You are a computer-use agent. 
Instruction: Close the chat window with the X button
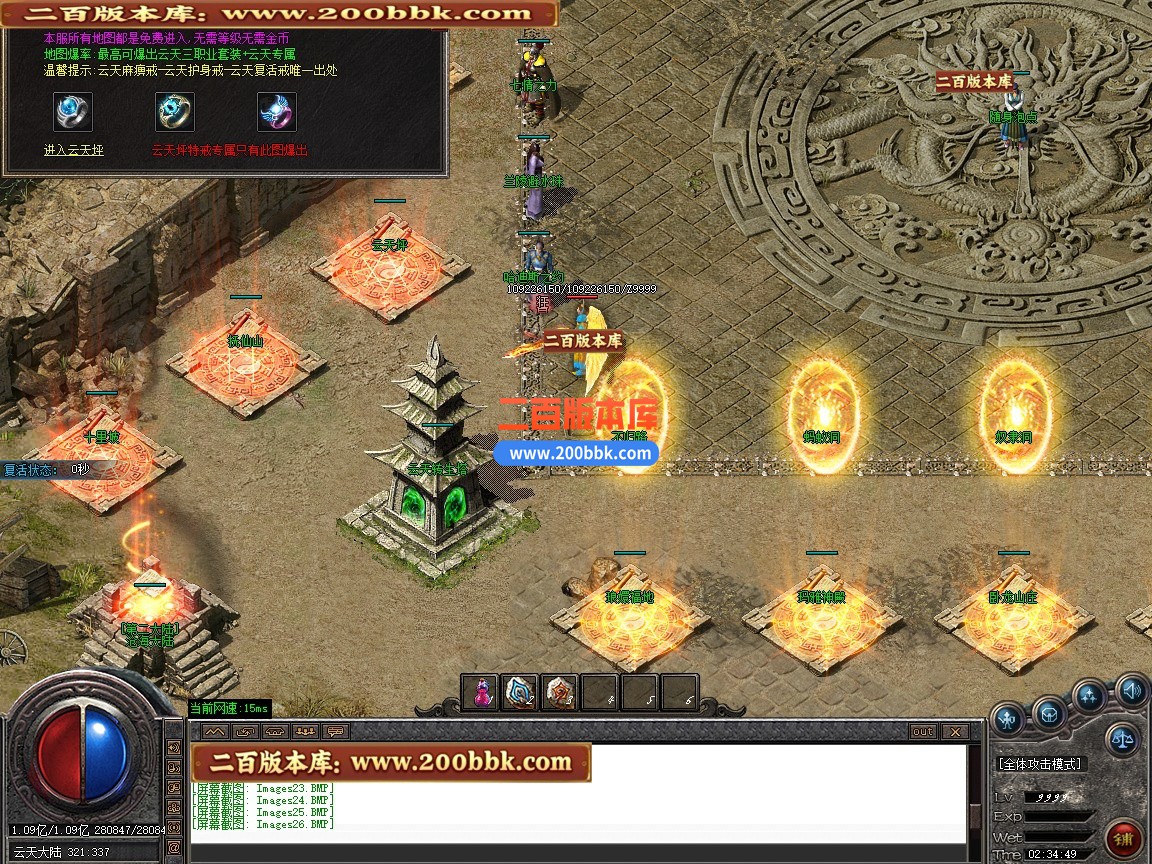click(954, 732)
